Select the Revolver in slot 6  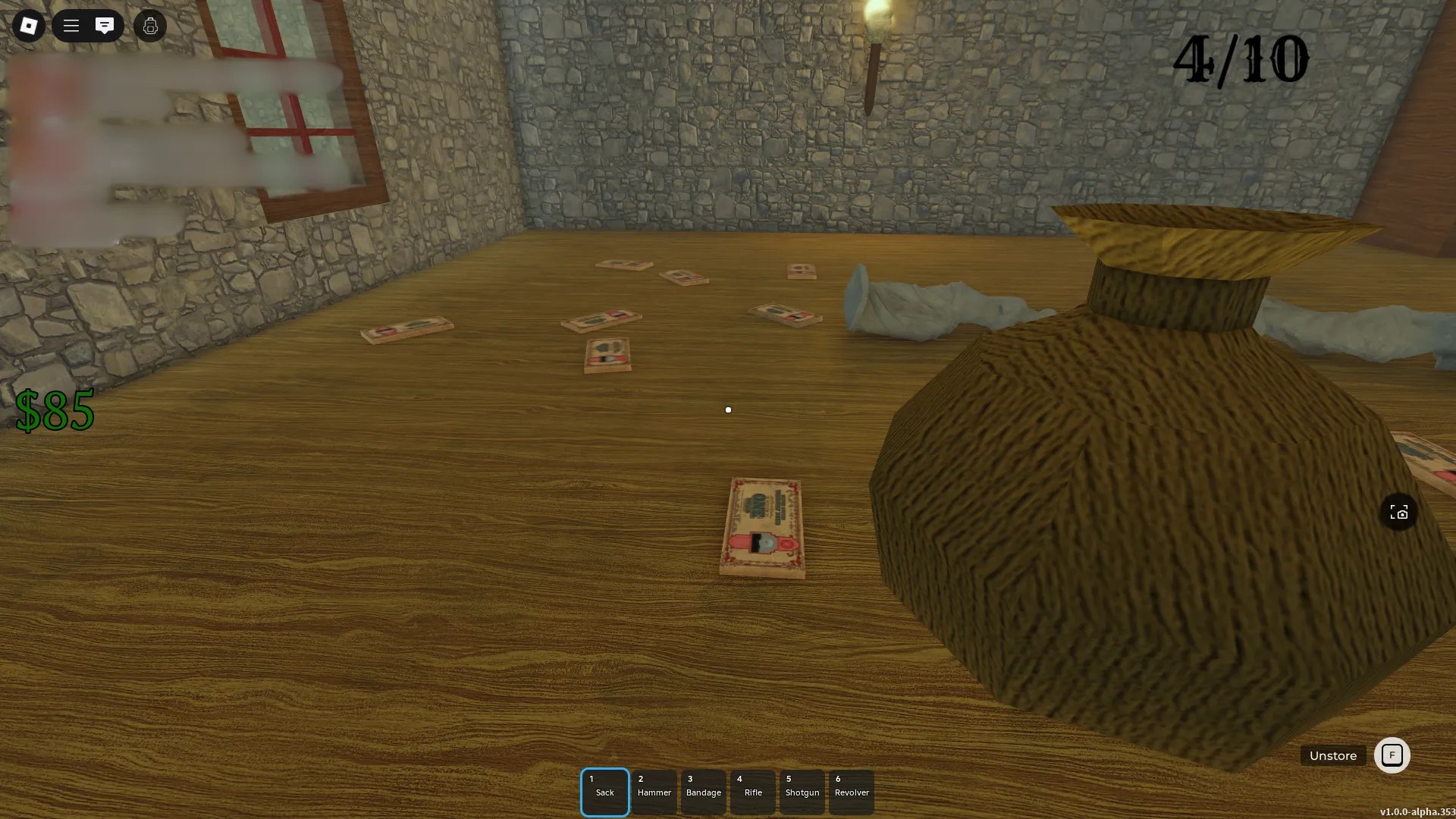tap(851, 791)
